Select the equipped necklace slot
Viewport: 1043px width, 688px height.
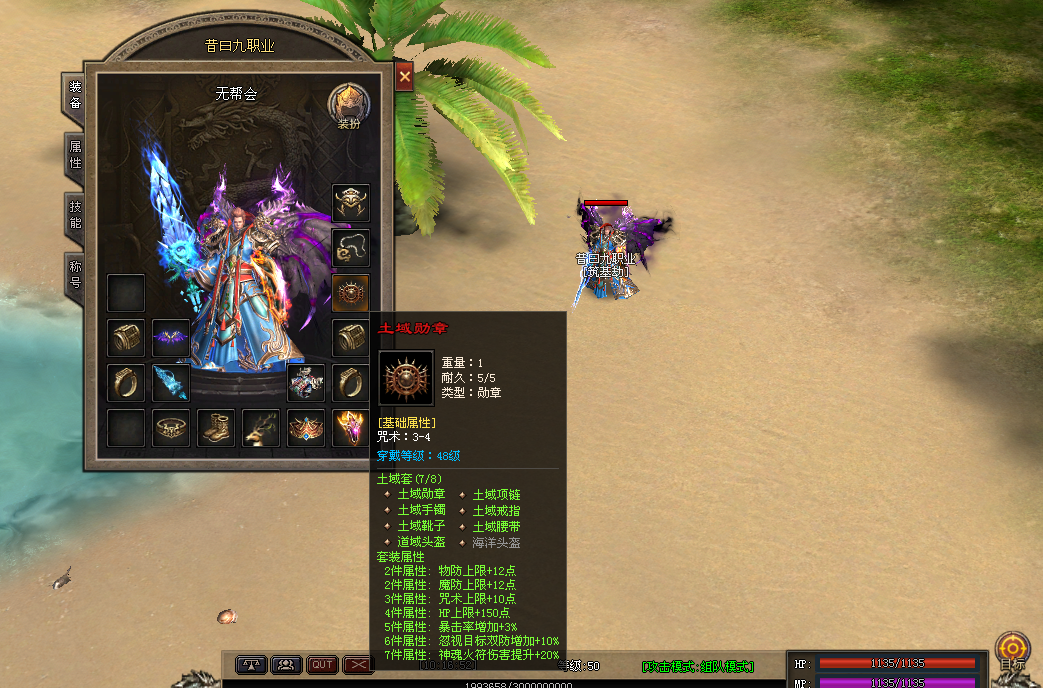pos(351,248)
